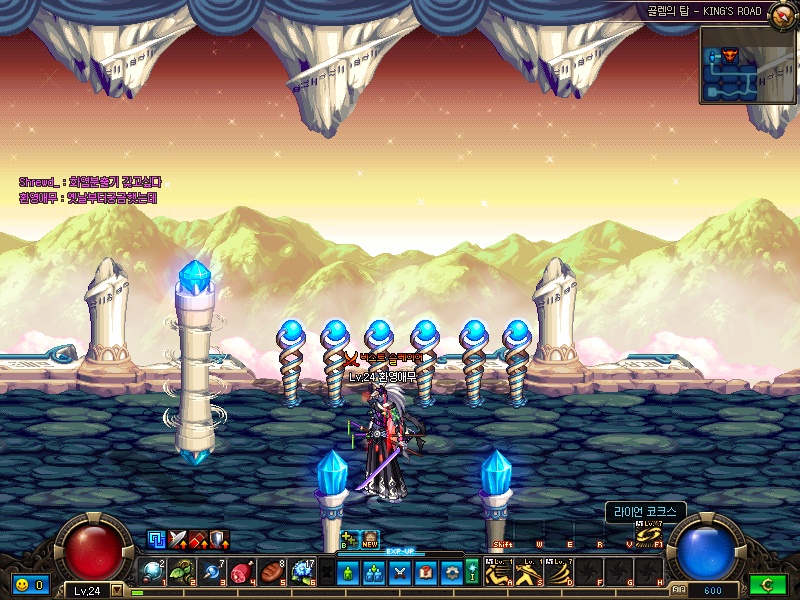This screenshot has width=800, height=600.
Task: Open the gear settings menu button
Action: [x=452, y=572]
